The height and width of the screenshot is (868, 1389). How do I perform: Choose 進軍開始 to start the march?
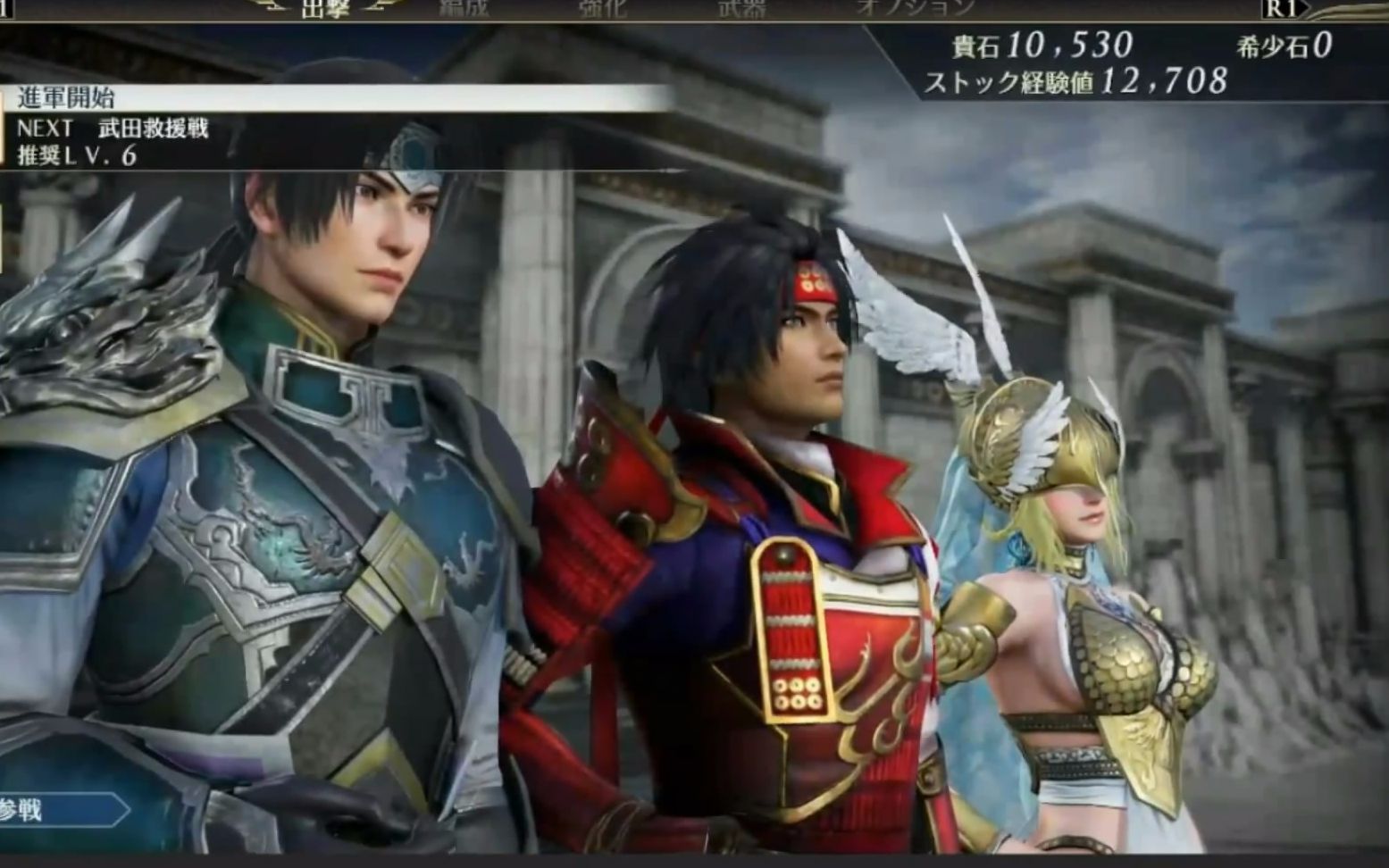click(67, 97)
